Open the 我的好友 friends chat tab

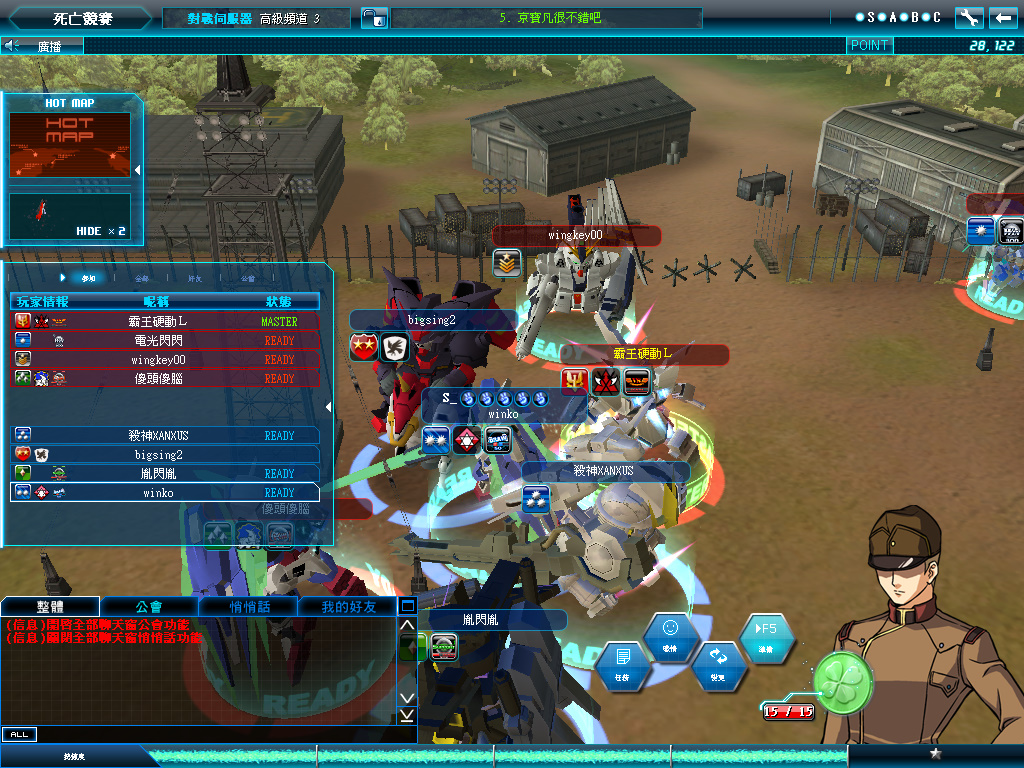pyautogui.click(x=347, y=606)
